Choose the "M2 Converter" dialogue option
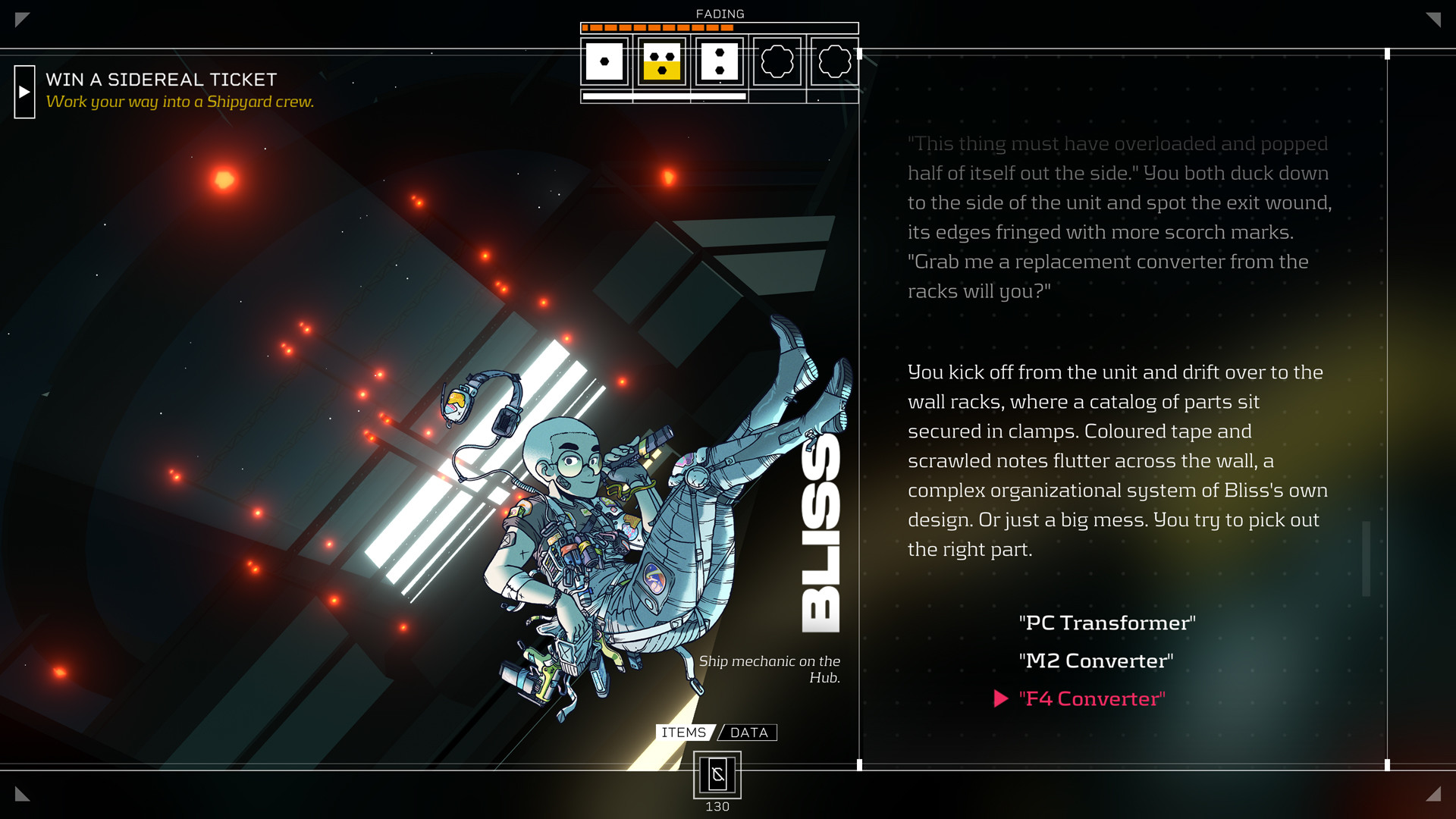Screen dimensions: 1456x819 pyautogui.click(x=1097, y=661)
